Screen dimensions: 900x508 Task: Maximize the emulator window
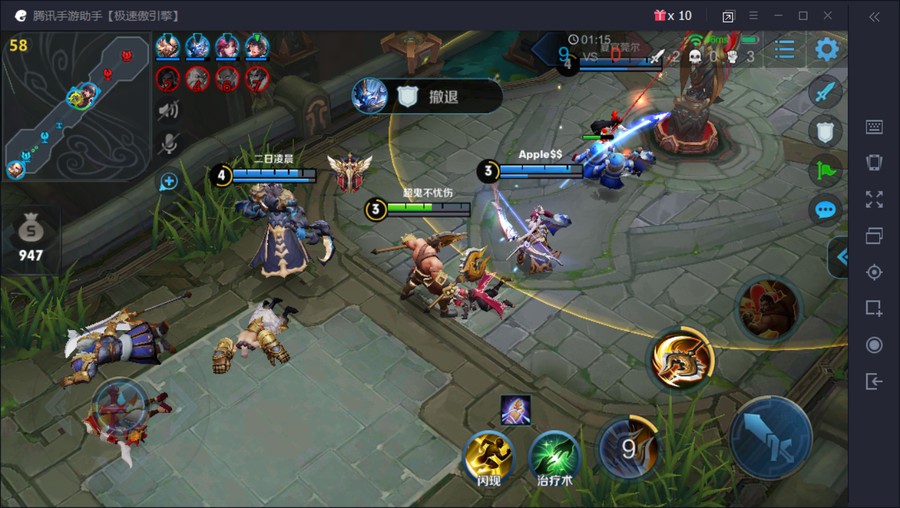[x=803, y=15]
